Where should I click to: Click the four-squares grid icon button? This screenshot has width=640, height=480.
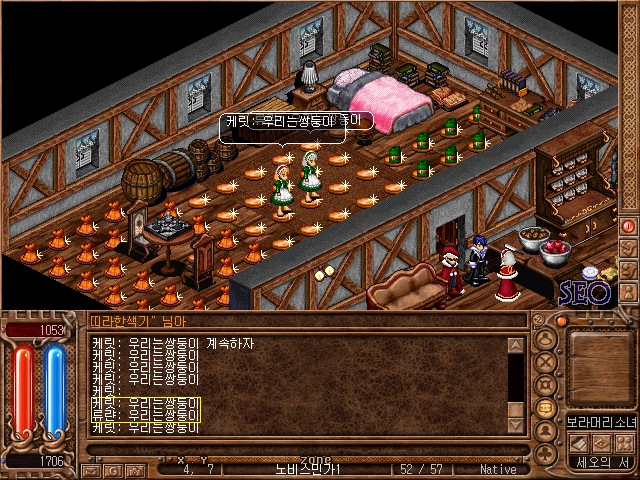[x=624, y=441]
